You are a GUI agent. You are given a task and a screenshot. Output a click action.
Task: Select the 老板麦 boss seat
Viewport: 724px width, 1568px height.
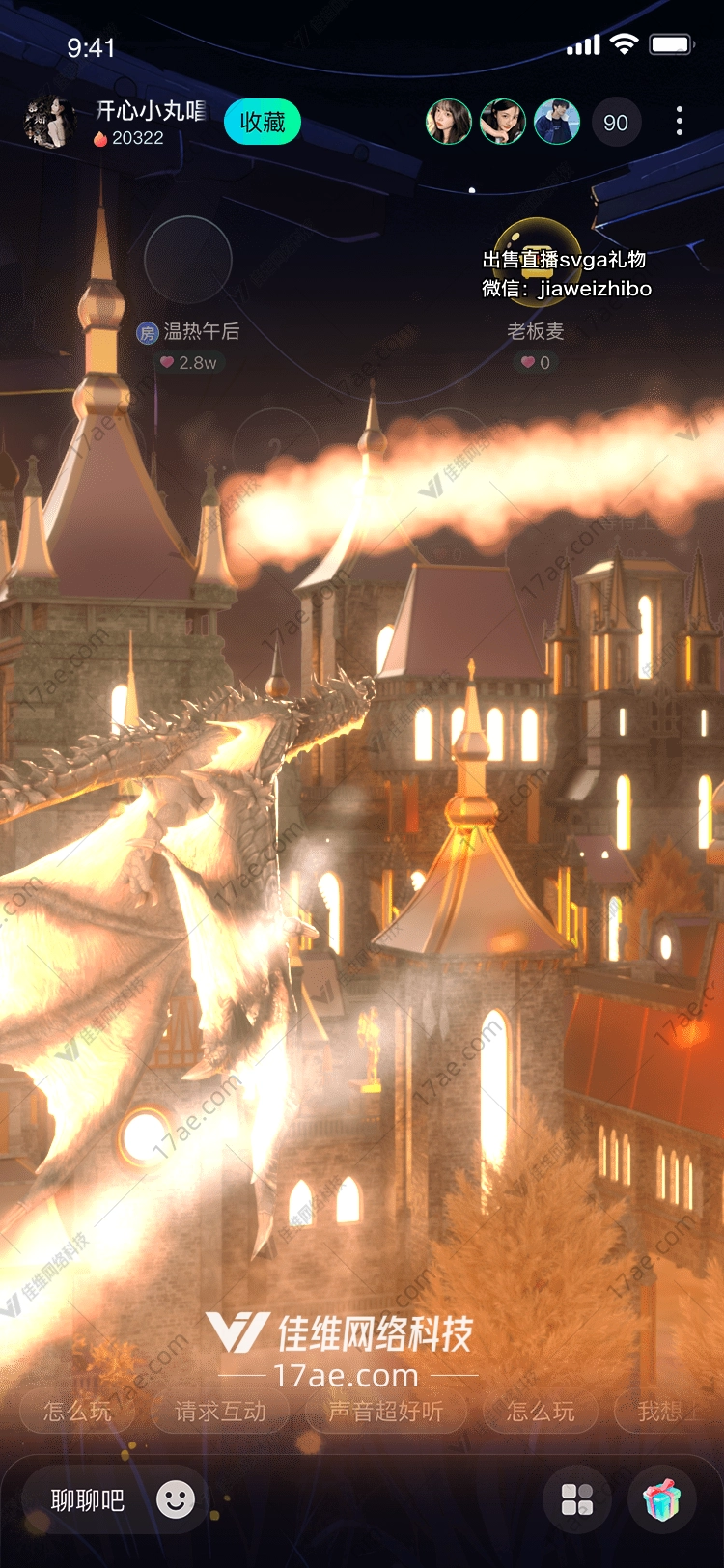tap(537, 260)
